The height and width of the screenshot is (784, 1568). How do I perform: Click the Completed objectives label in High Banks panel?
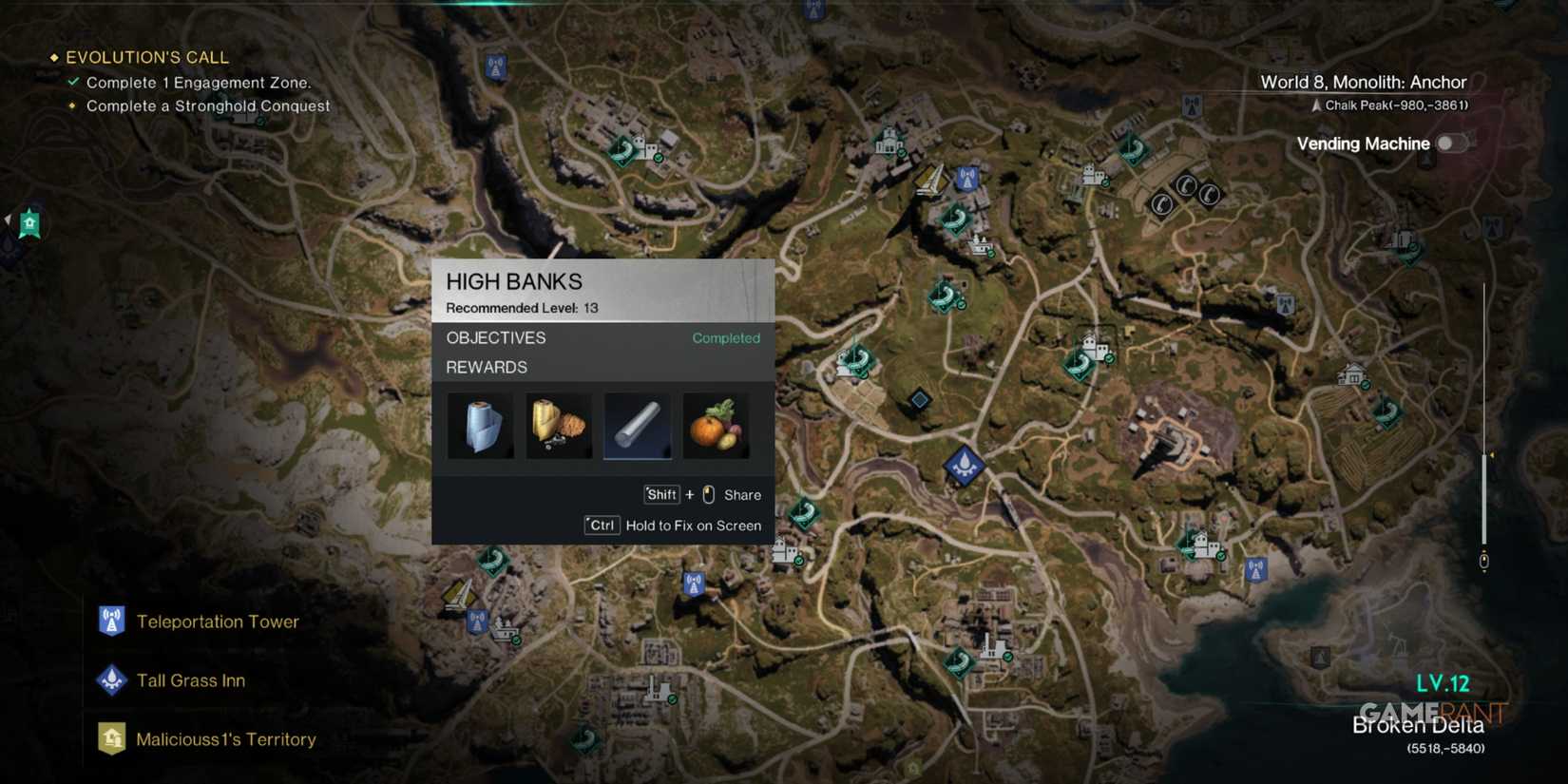726,337
